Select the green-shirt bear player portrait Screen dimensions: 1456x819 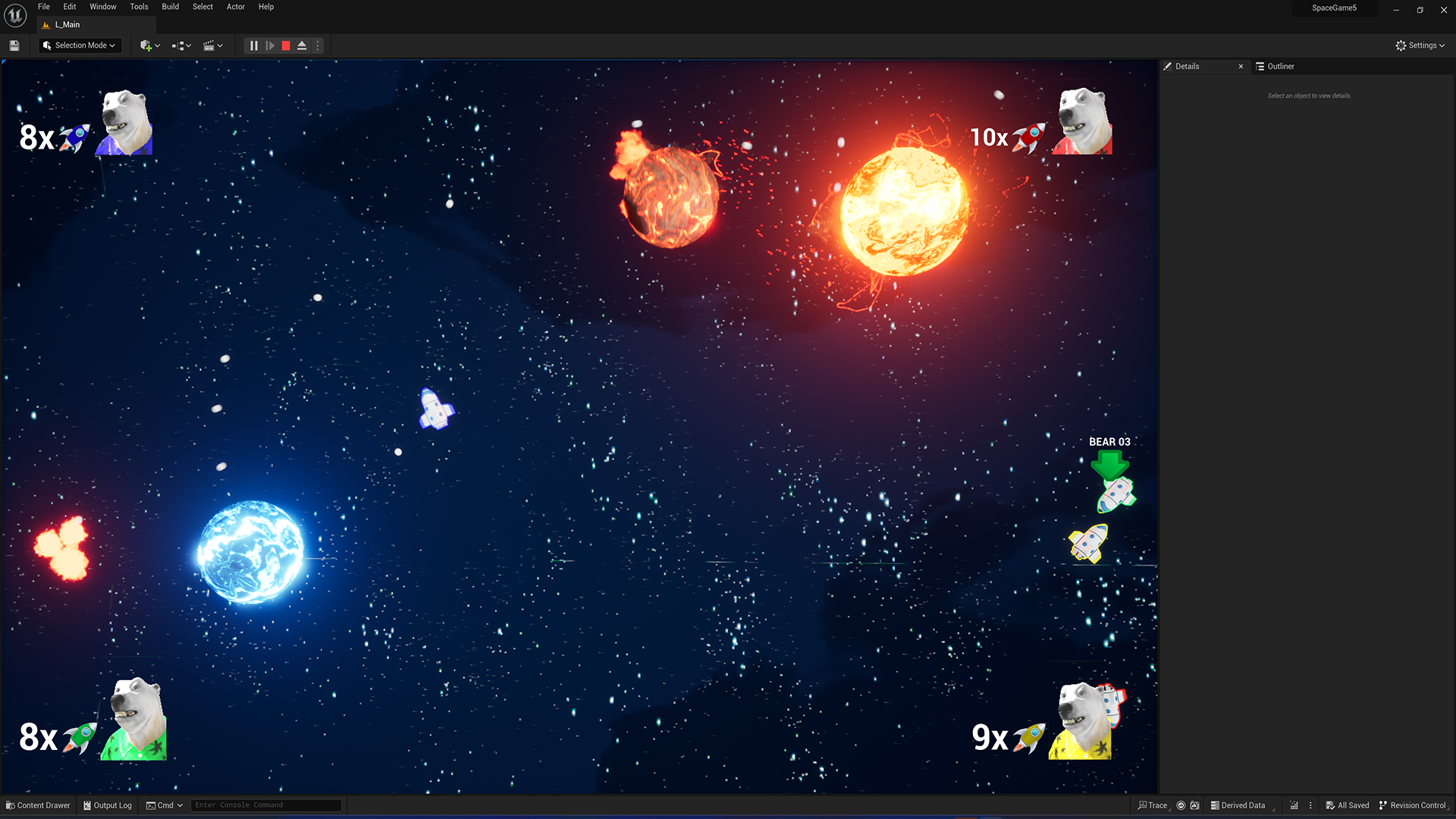coord(136,719)
